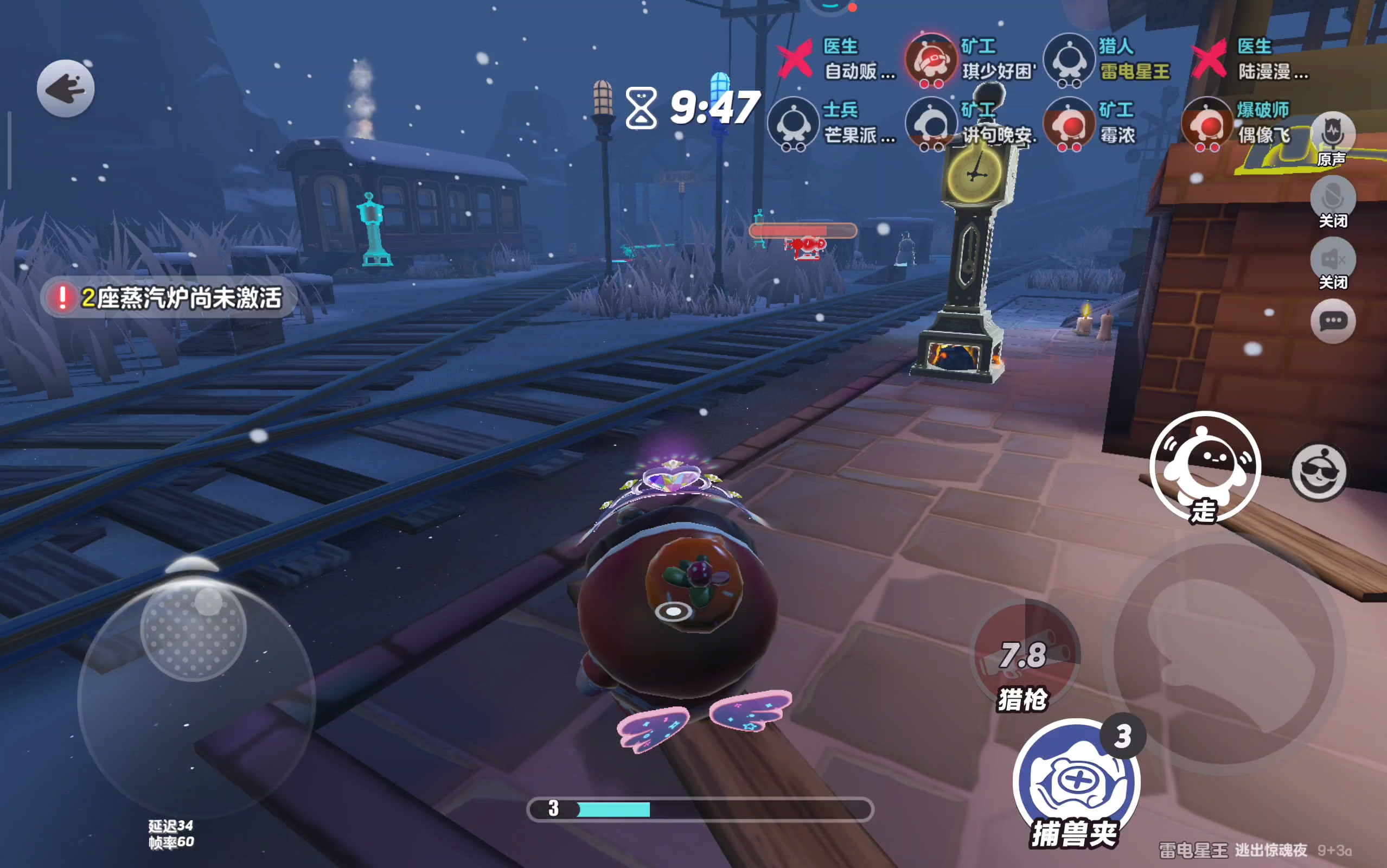
Task: Select the 矿工 霉浓 player entry
Action: click(x=1090, y=123)
